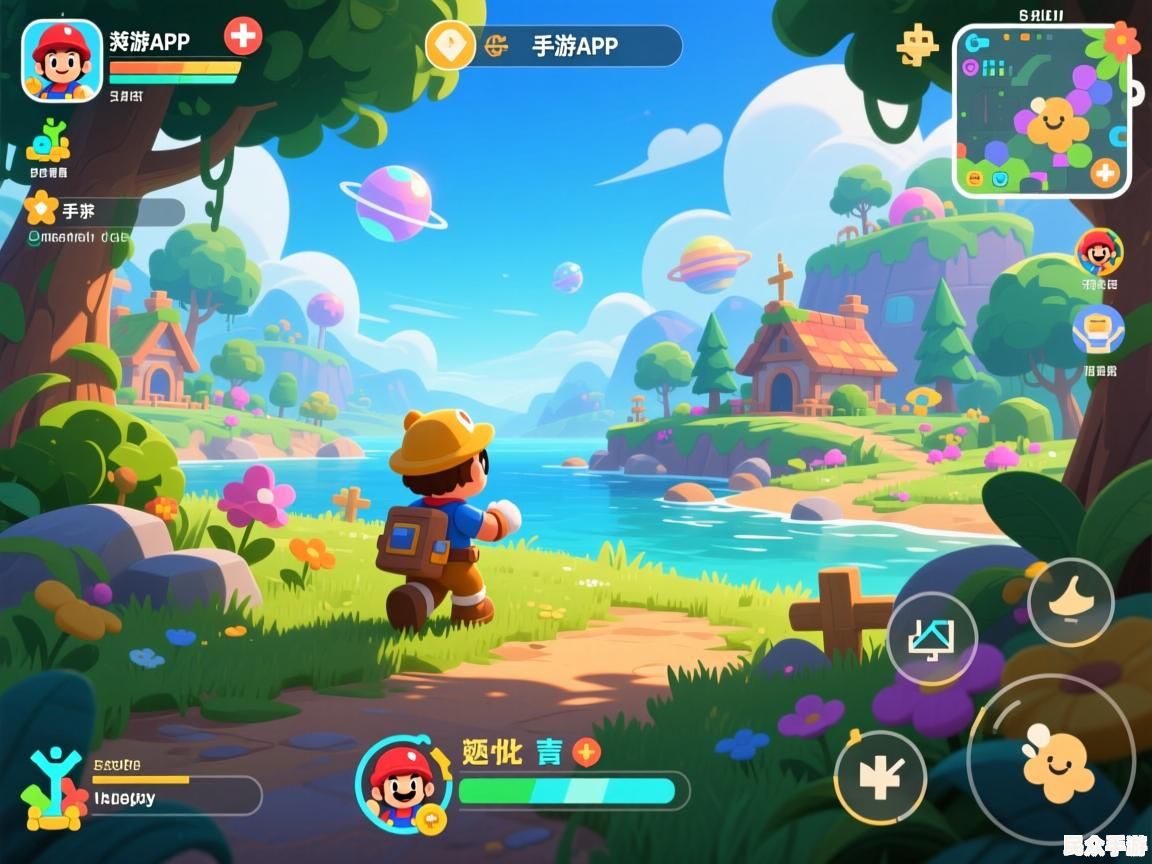The width and height of the screenshot is (1152, 864).
Task: Trigger the cream hat-shaped skill button
Action: [1070, 602]
